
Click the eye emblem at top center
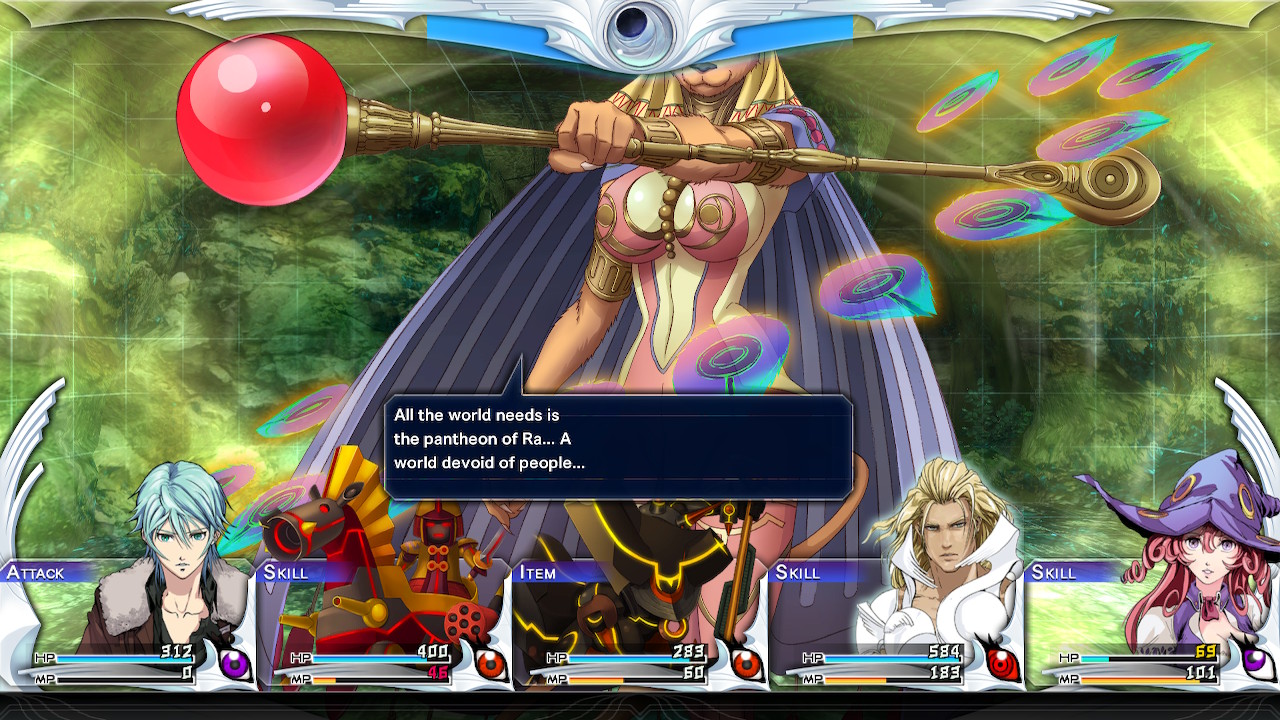(x=639, y=26)
